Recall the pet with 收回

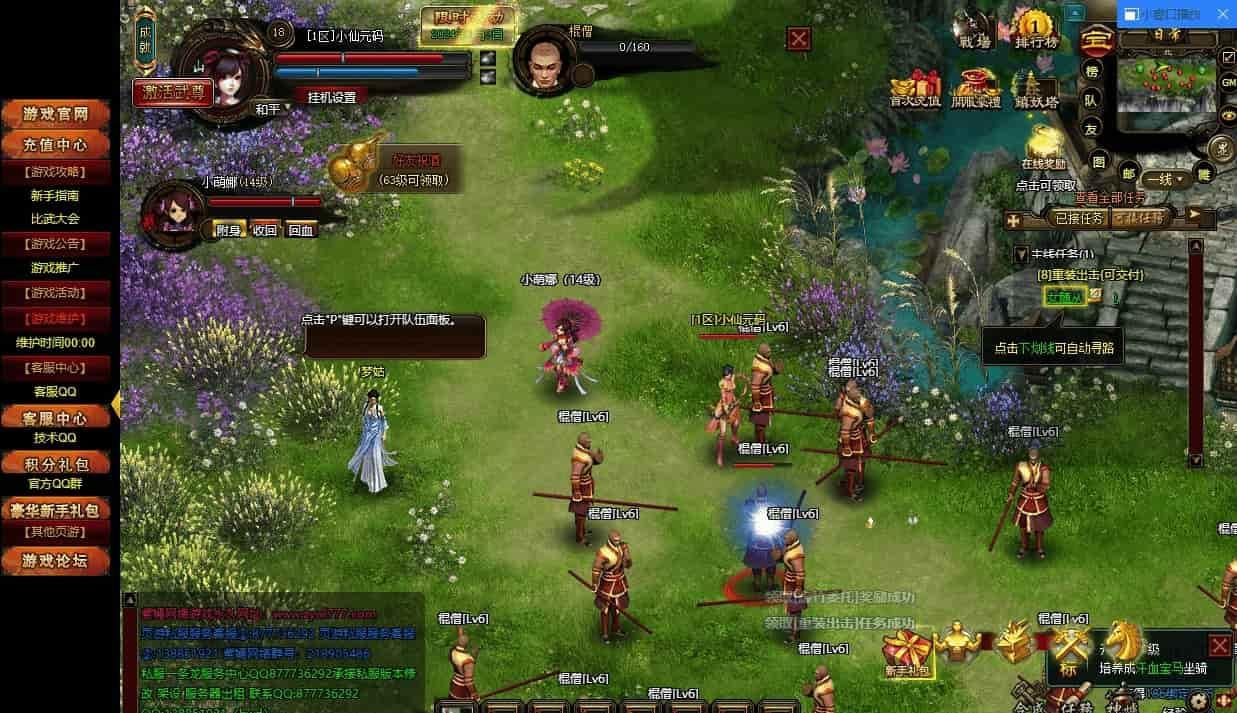coord(264,230)
